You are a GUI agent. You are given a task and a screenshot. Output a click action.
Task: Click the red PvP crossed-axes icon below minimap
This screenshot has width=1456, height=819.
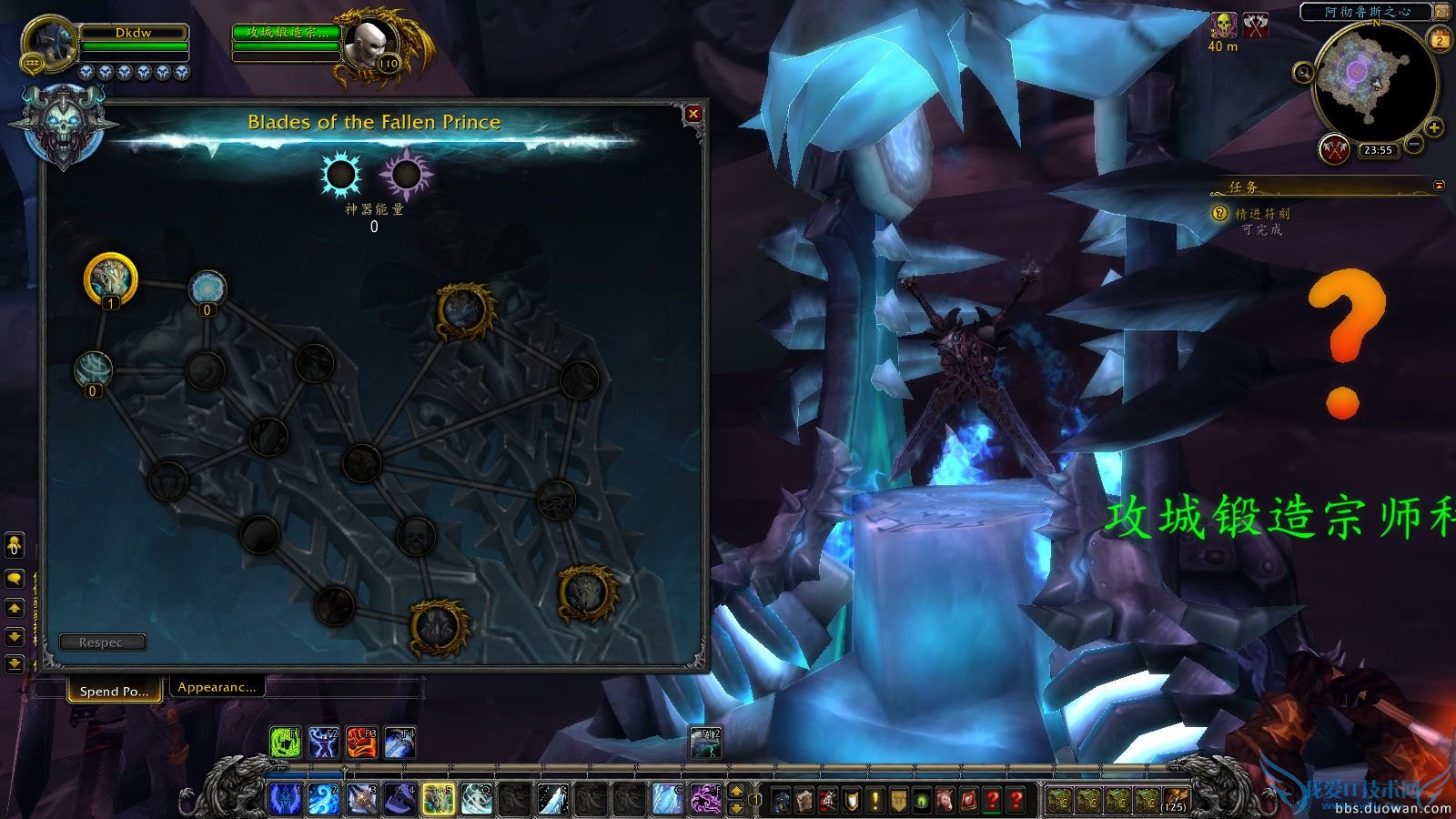1333,148
